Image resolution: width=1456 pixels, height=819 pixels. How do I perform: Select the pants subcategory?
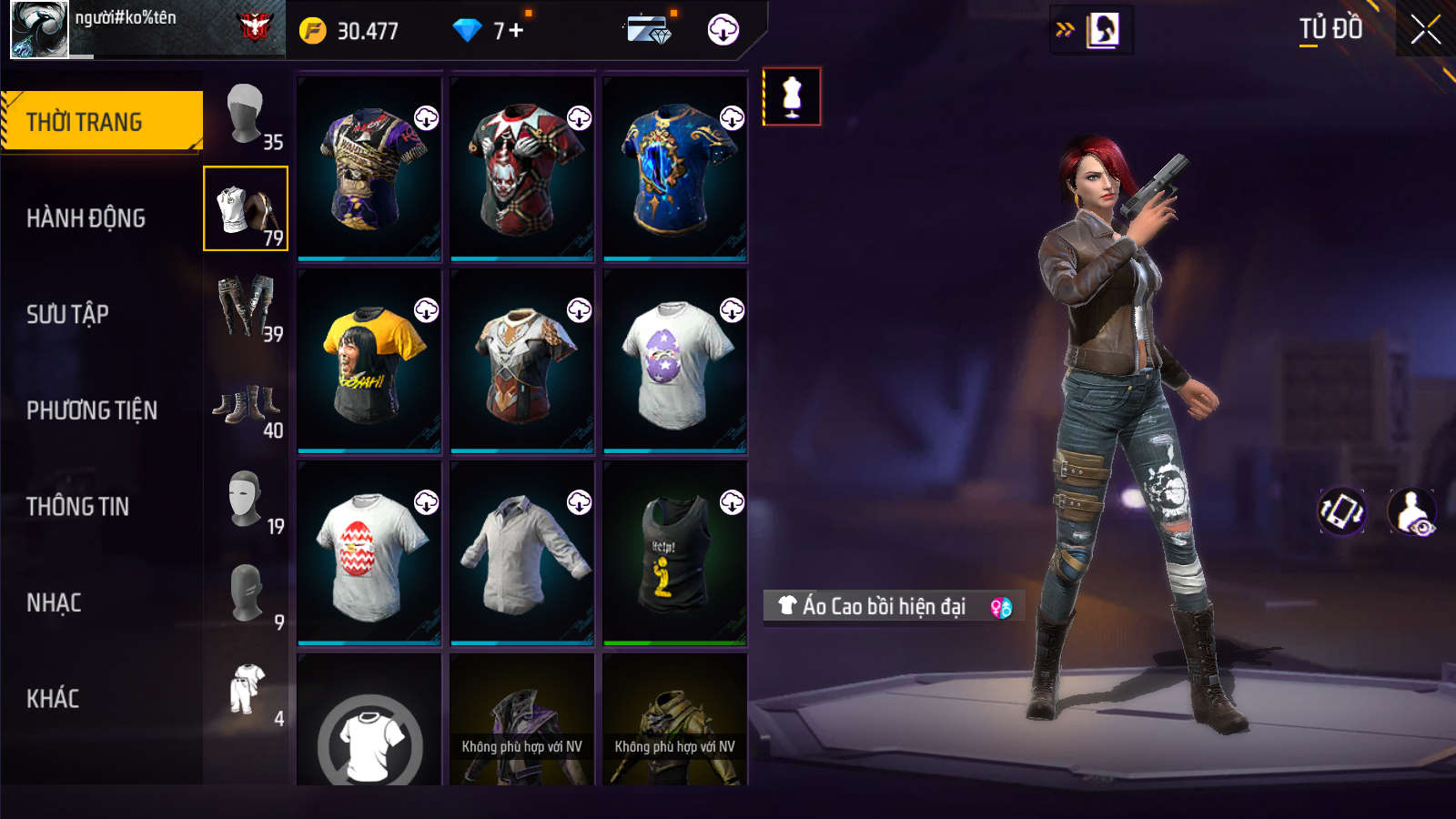[x=246, y=307]
